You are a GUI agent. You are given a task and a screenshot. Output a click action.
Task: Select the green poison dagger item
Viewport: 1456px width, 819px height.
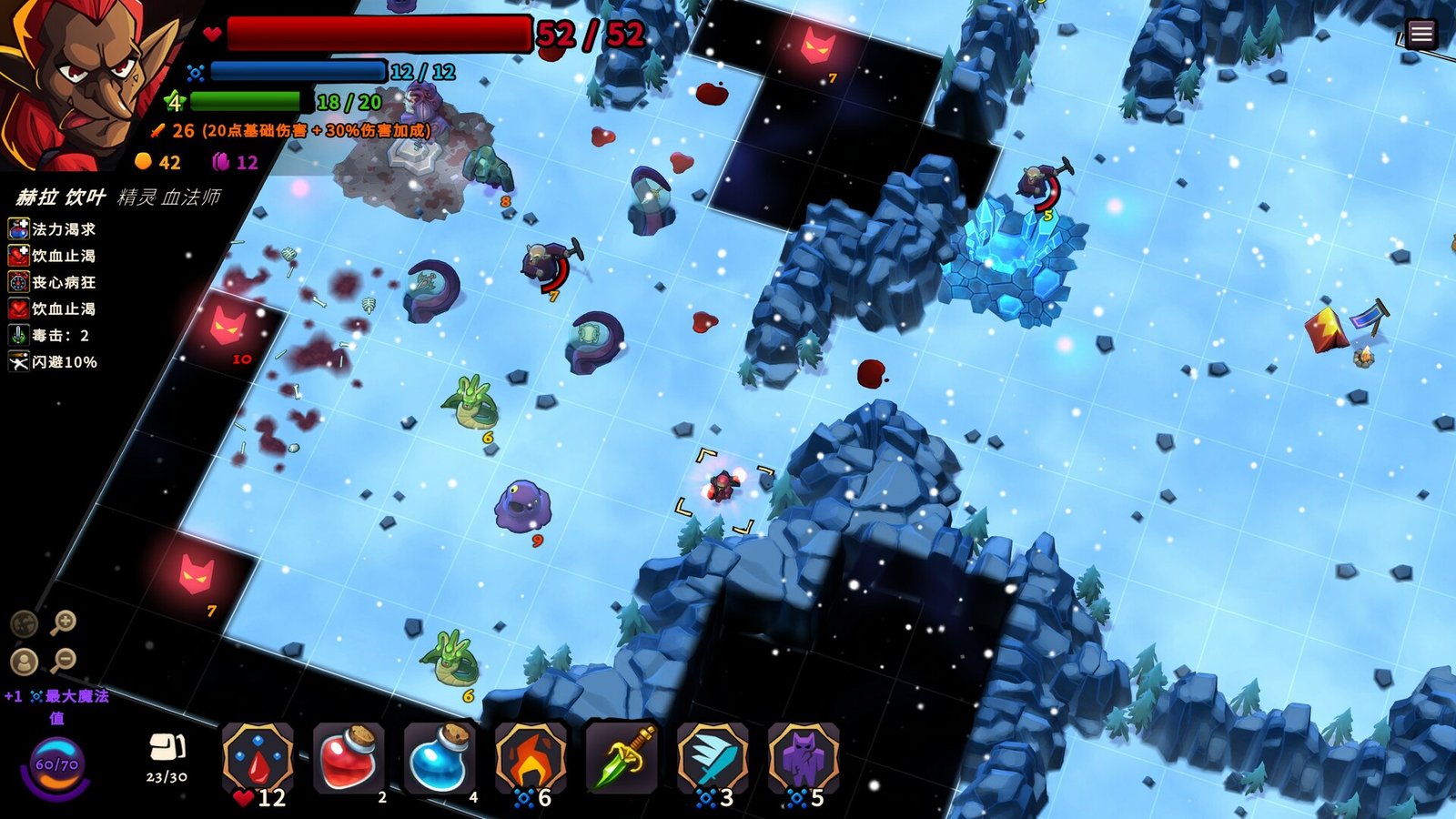coord(622,759)
